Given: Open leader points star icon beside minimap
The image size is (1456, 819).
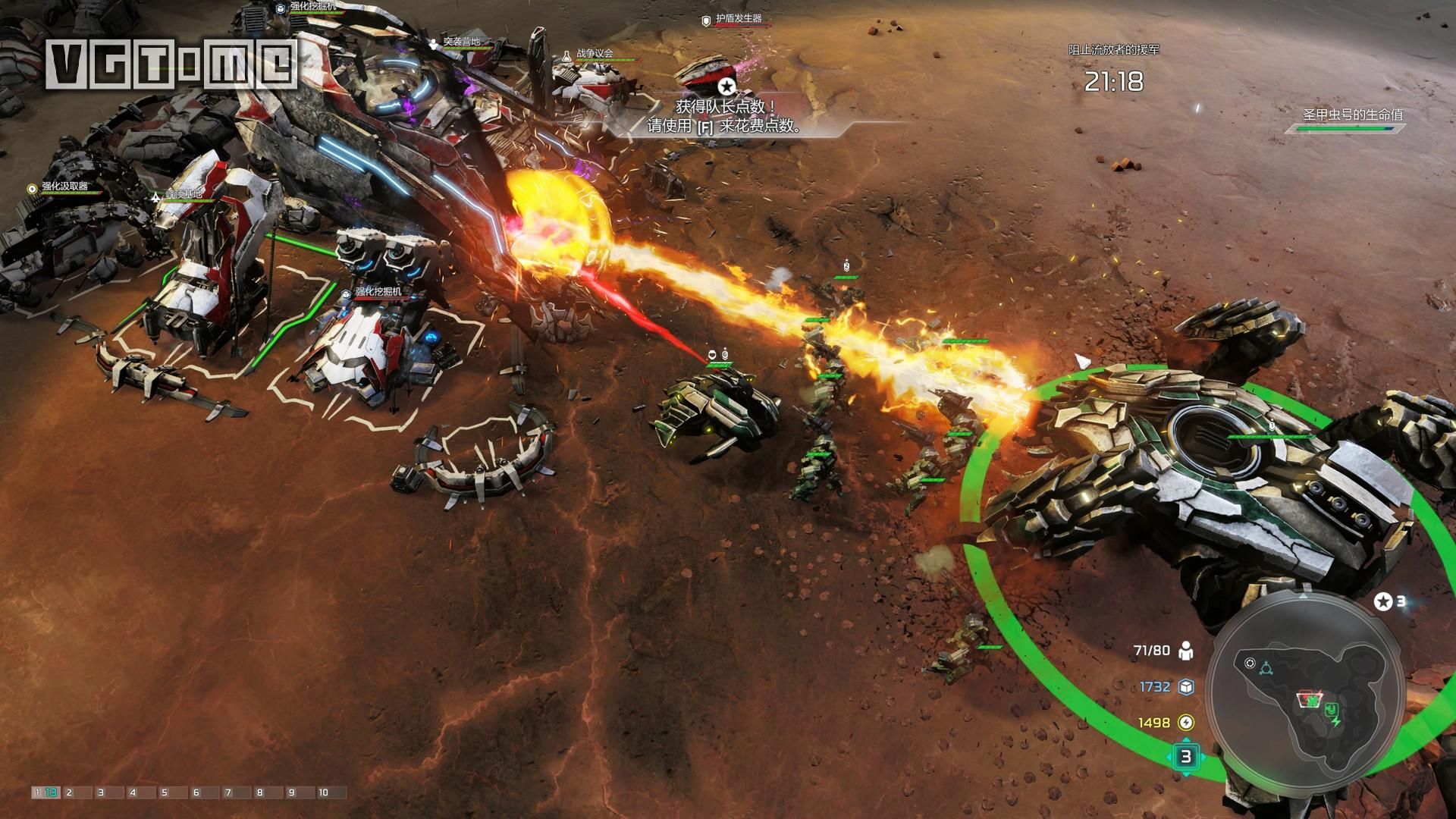Looking at the screenshot, I should [1383, 601].
